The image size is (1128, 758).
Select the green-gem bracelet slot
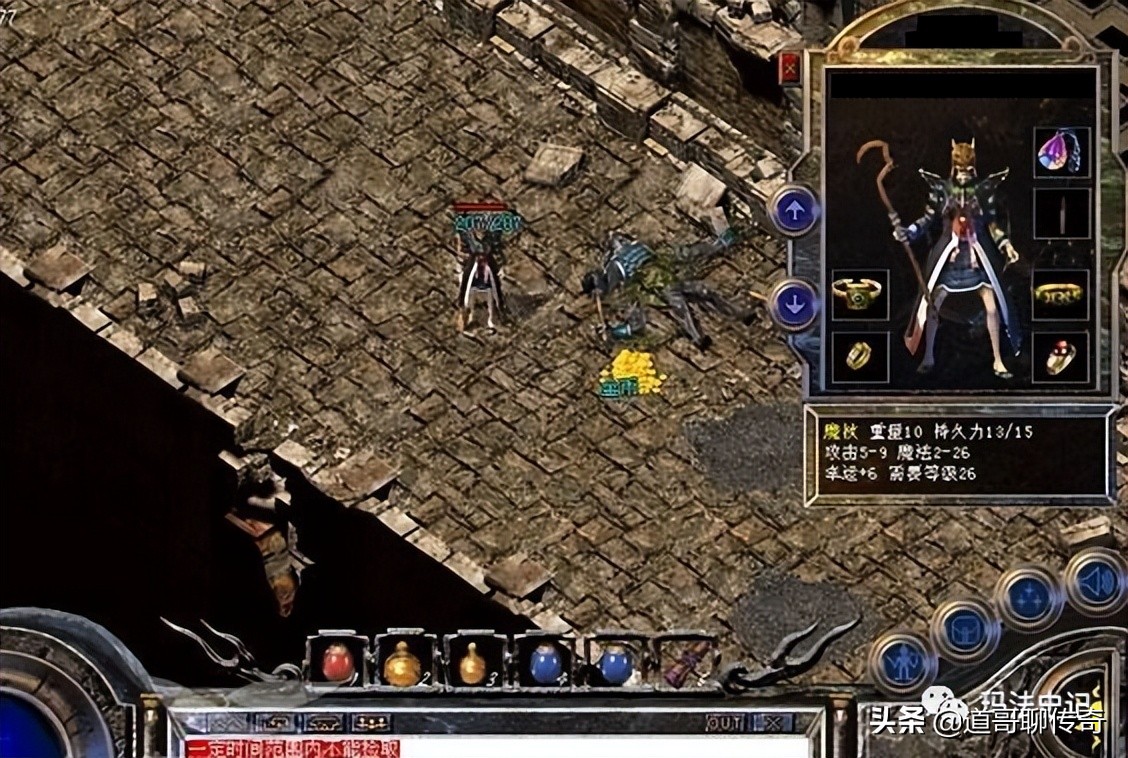click(858, 294)
